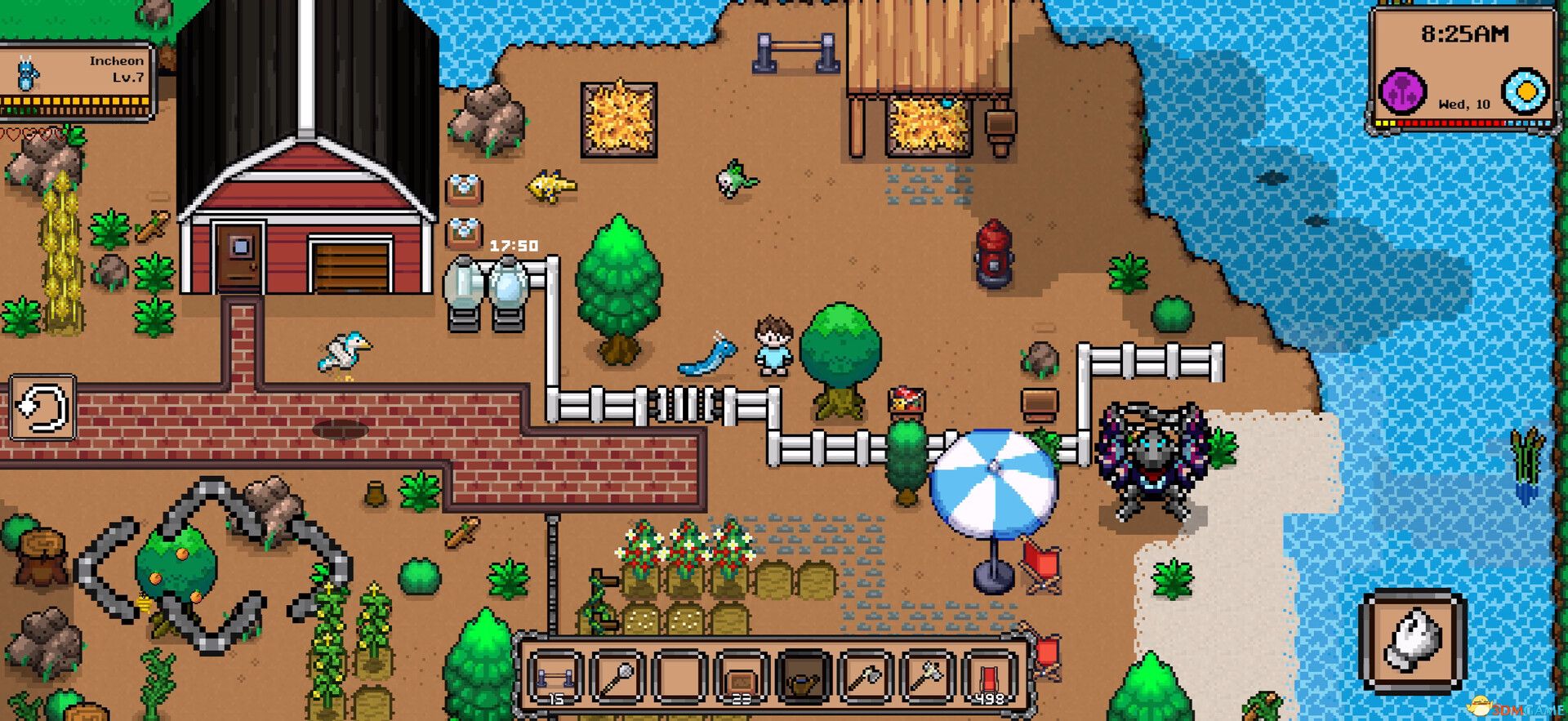The height and width of the screenshot is (721, 1568).
Task: Click the Wed, 10 date label
Action: coord(1464,103)
